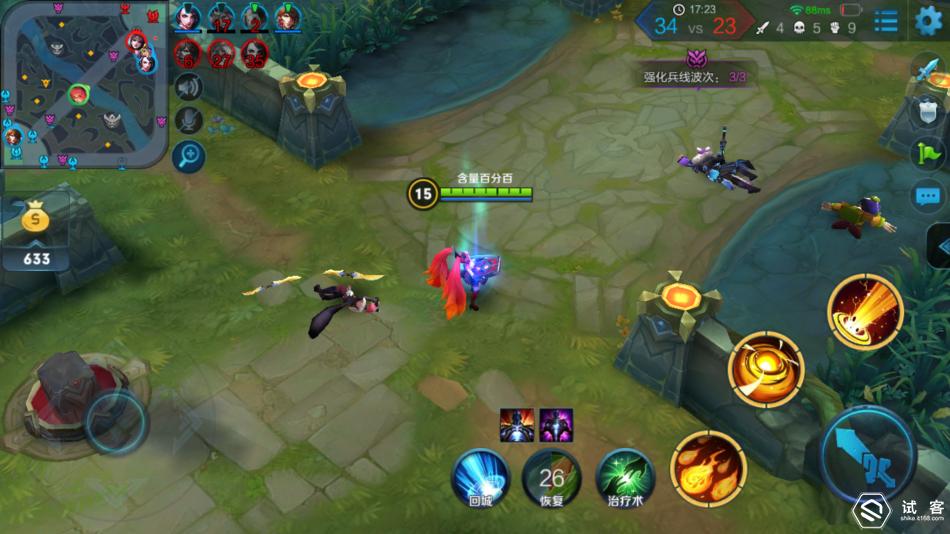The height and width of the screenshot is (534, 950).
Task: Click the magnifier map zoom button
Action: 187,155
